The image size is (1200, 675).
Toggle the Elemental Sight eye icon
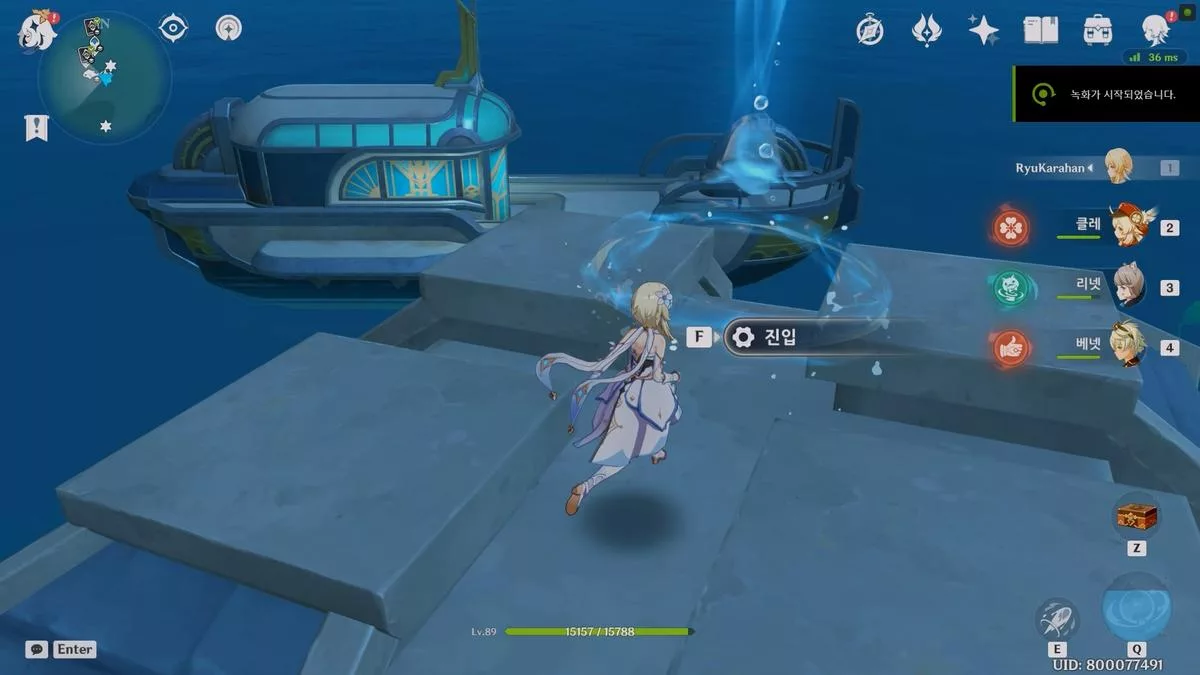174,28
